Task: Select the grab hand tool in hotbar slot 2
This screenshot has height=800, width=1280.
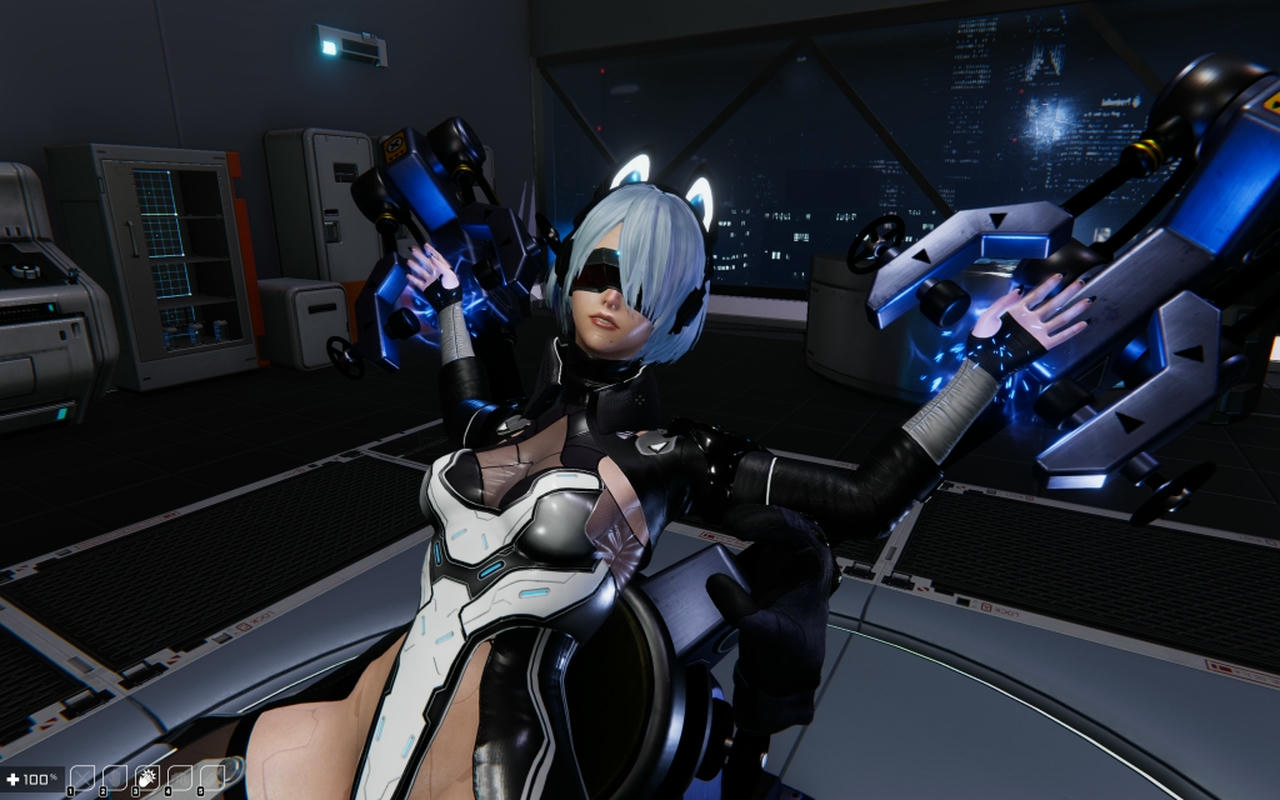Action: [x=116, y=775]
